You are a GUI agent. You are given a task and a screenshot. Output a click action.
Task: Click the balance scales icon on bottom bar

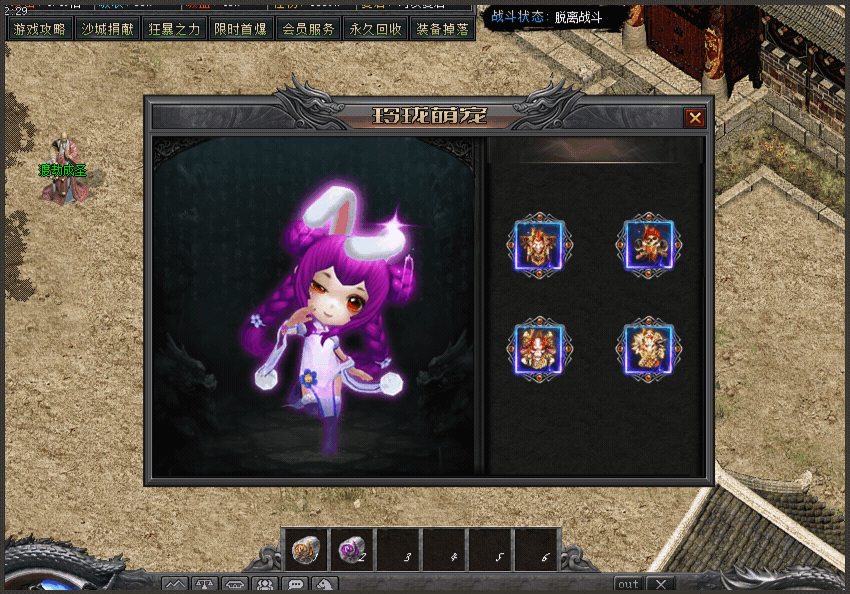205,585
